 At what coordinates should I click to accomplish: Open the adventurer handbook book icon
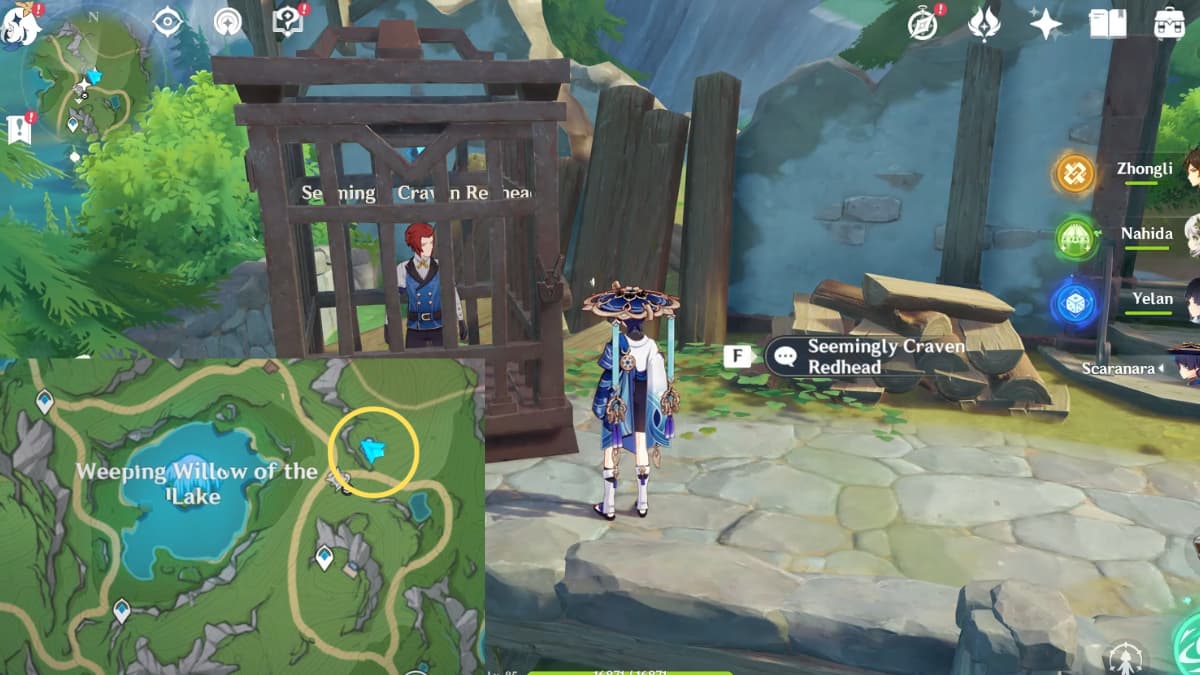(x=1107, y=23)
